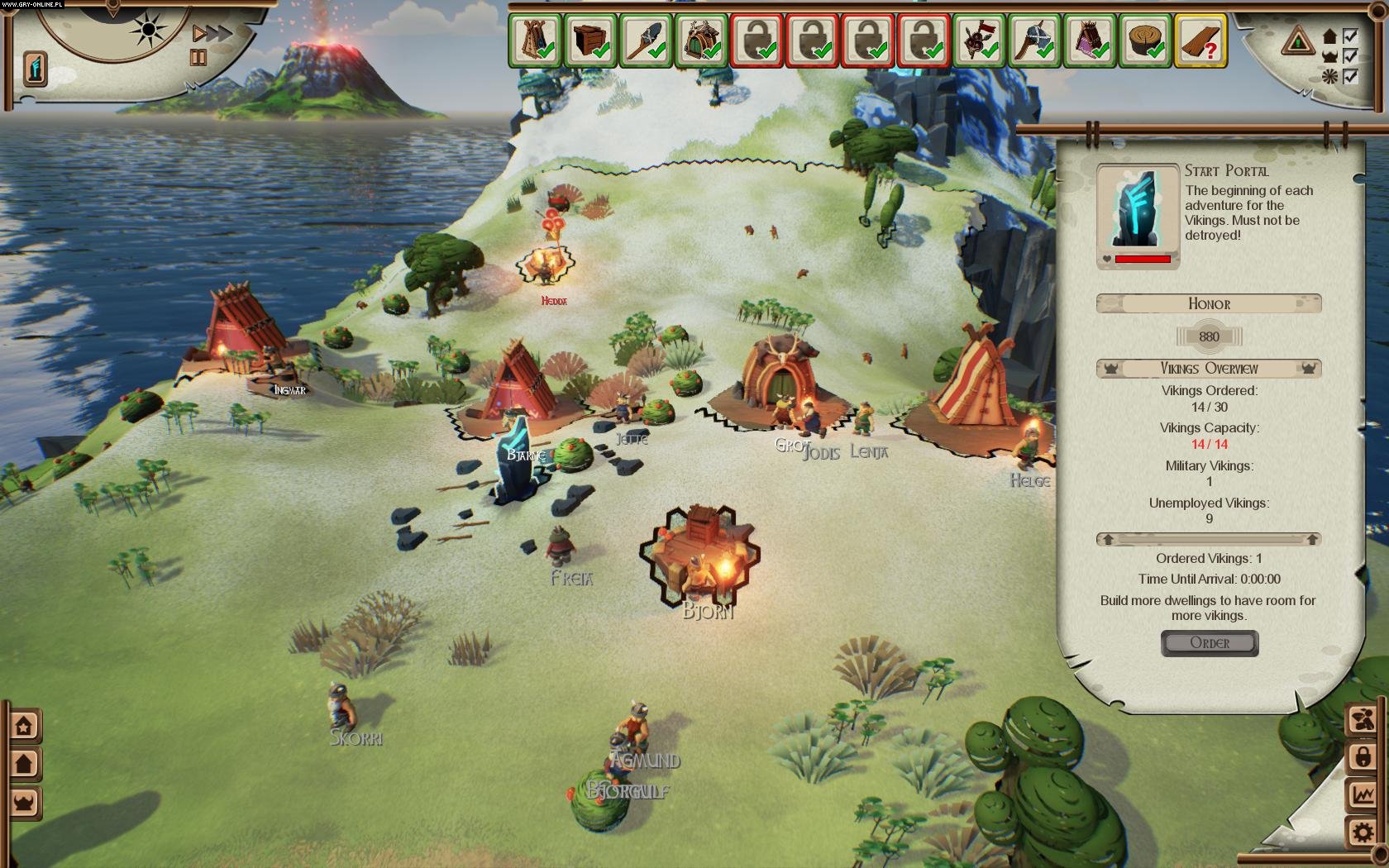Image resolution: width=1389 pixels, height=868 pixels.
Task: Select the purple tent objective icon
Action: (x=1090, y=41)
